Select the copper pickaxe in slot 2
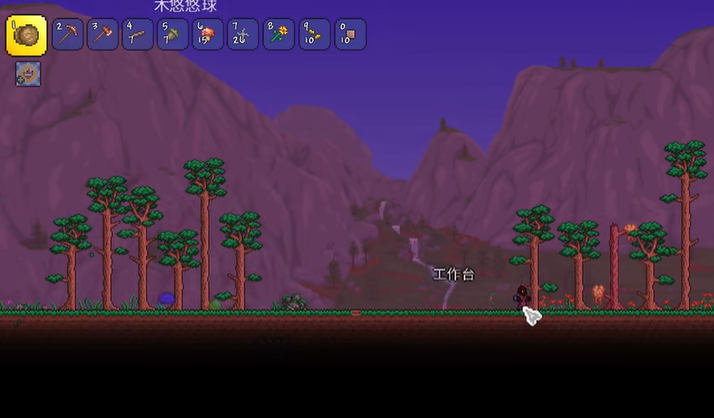 pyautogui.click(x=68, y=34)
